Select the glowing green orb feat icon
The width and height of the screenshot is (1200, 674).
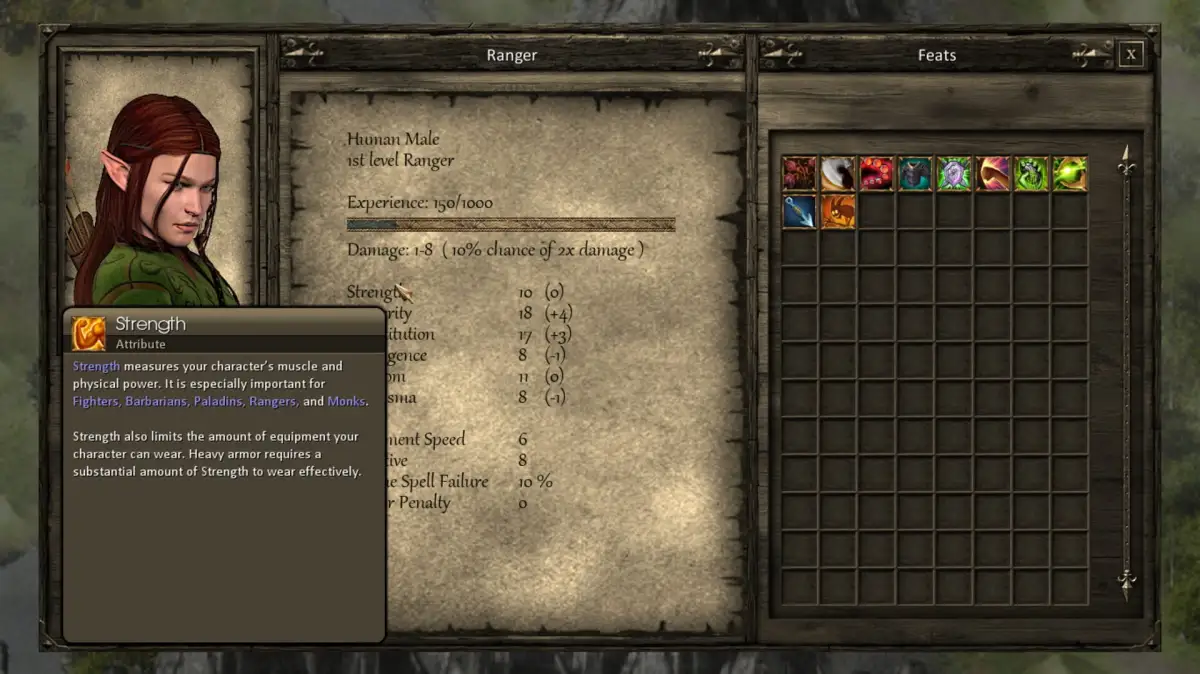(x=1070, y=174)
